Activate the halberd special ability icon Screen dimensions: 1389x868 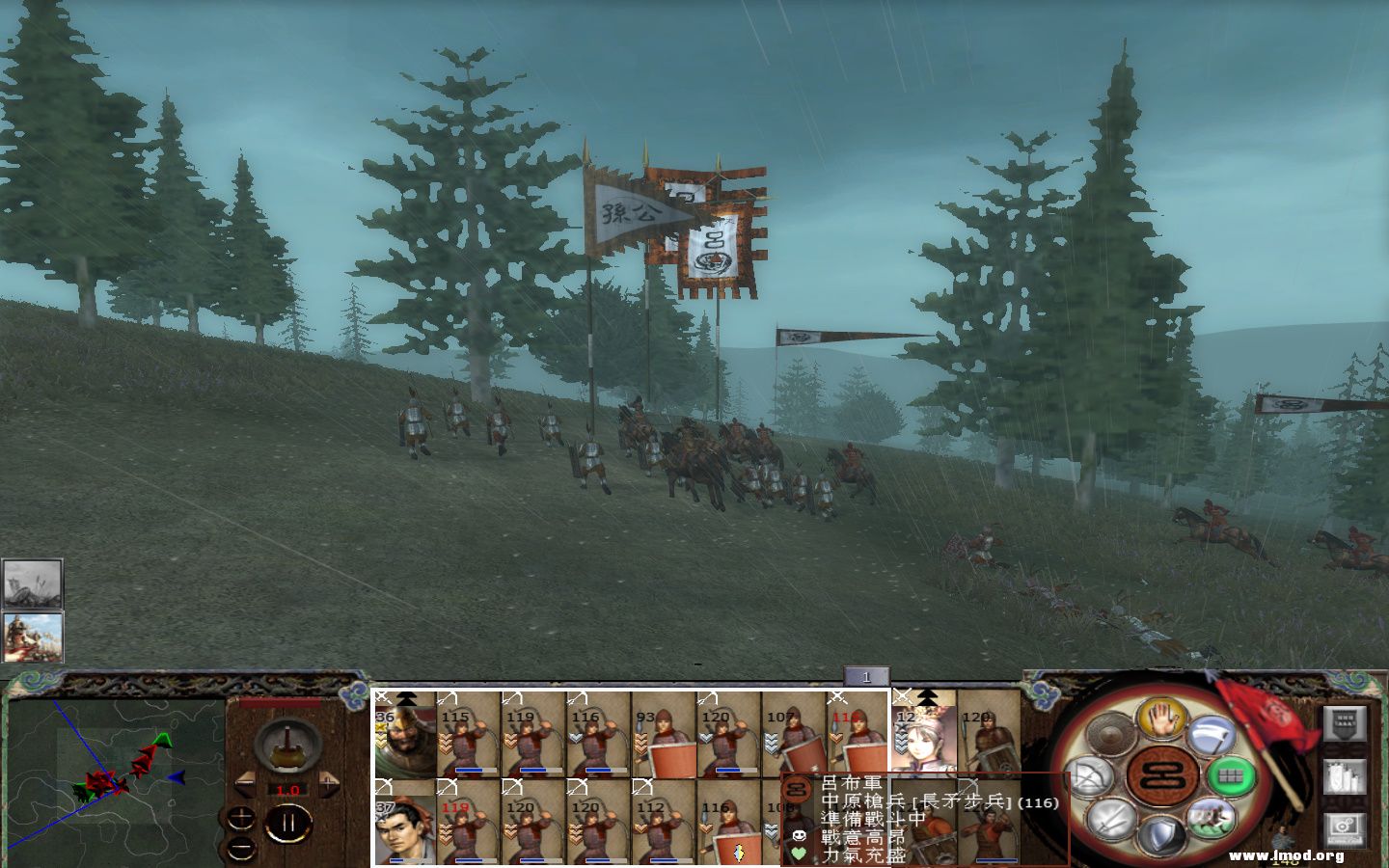coord(1208,736)
